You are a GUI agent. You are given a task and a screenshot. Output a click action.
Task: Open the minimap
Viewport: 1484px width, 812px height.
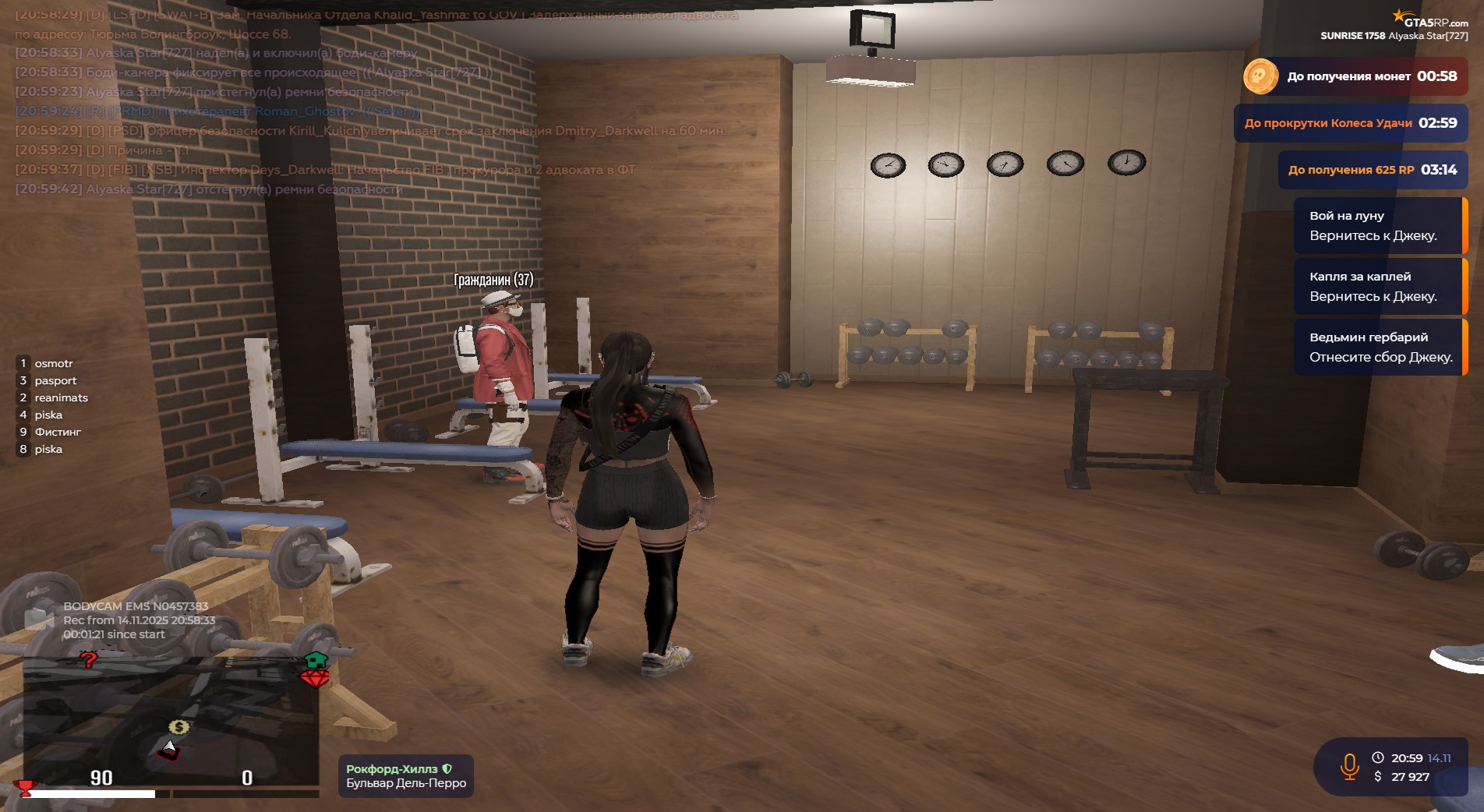coord(171,721)
